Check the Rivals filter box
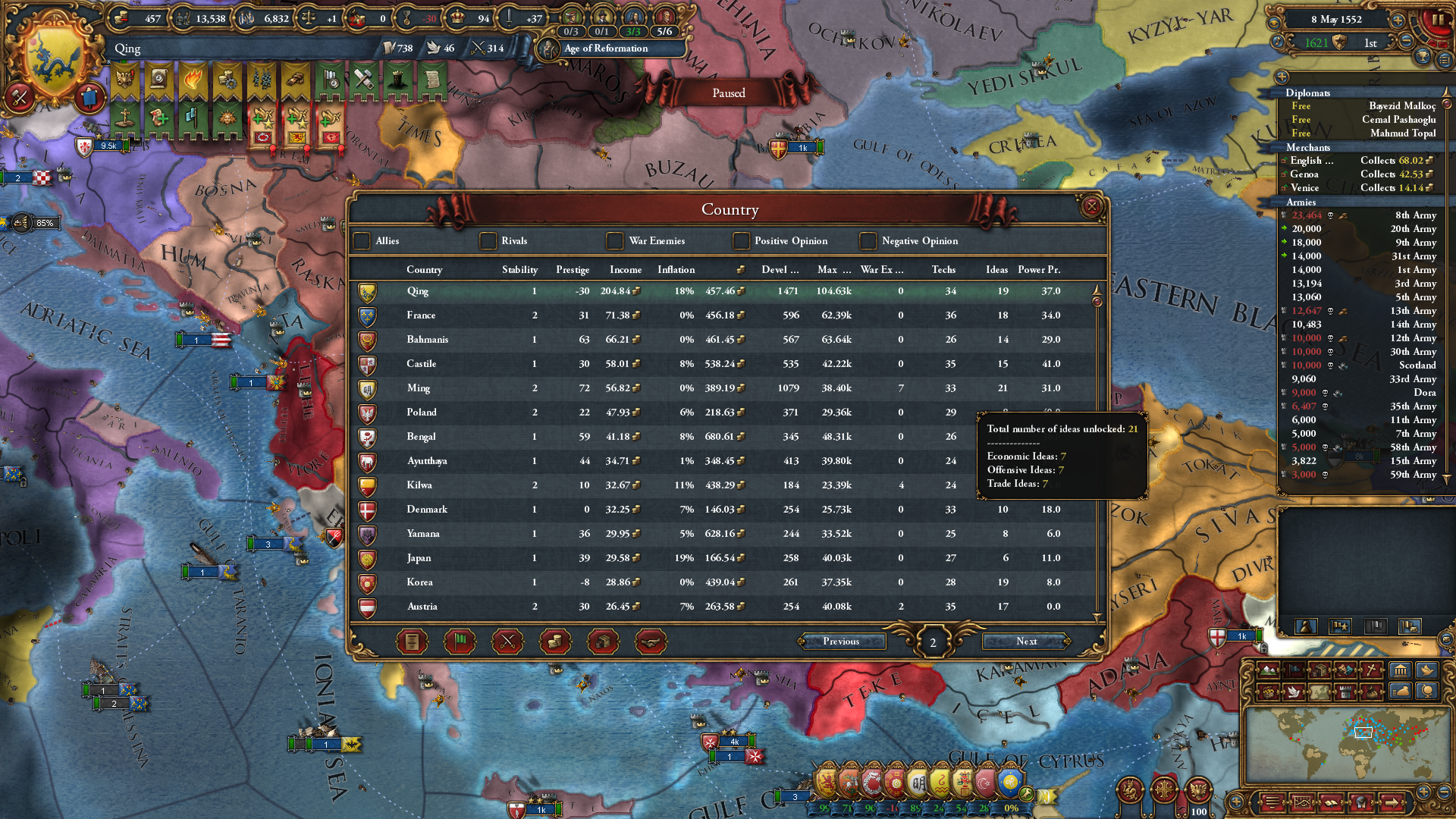The width and height of the screenshot is (1456, 819). (x=488, y=241)
